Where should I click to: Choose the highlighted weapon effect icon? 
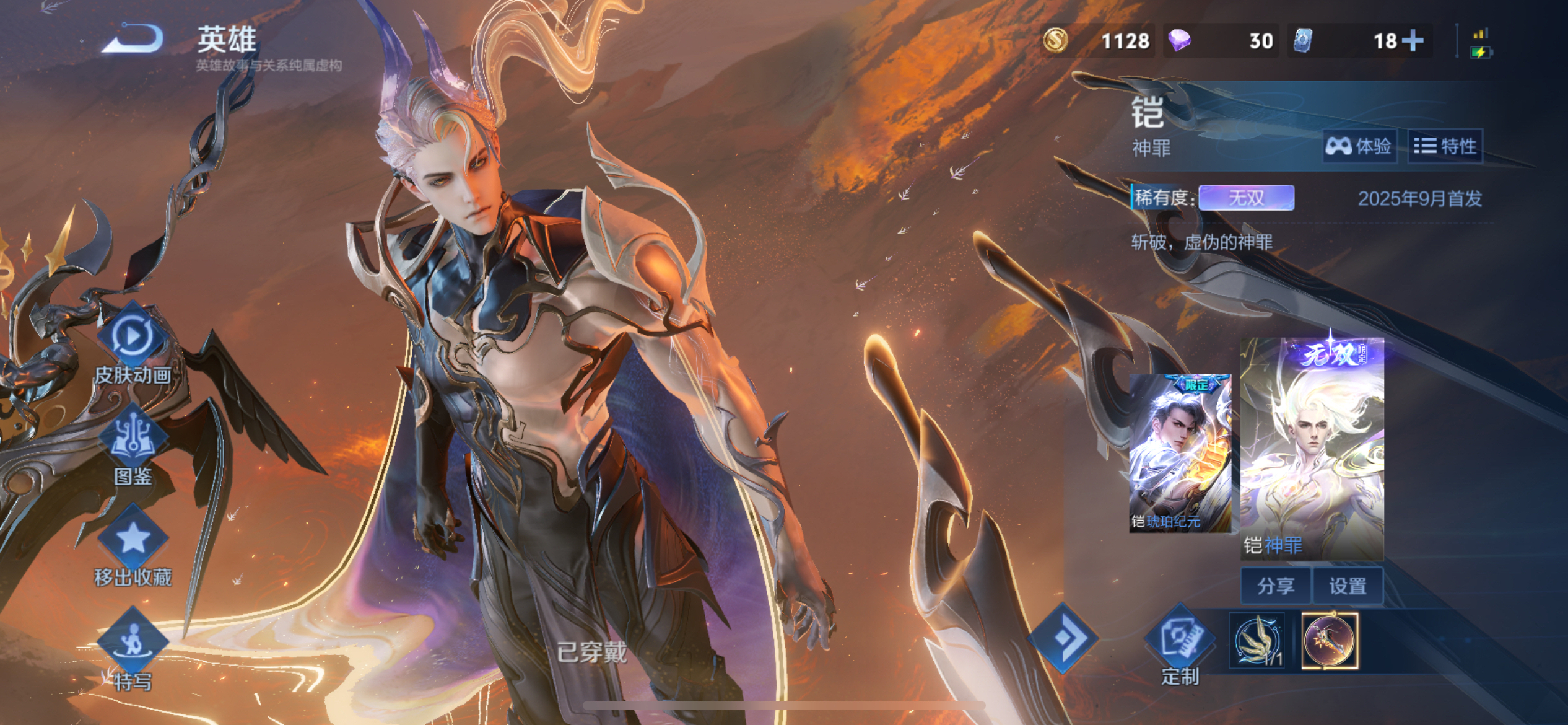1330,641
